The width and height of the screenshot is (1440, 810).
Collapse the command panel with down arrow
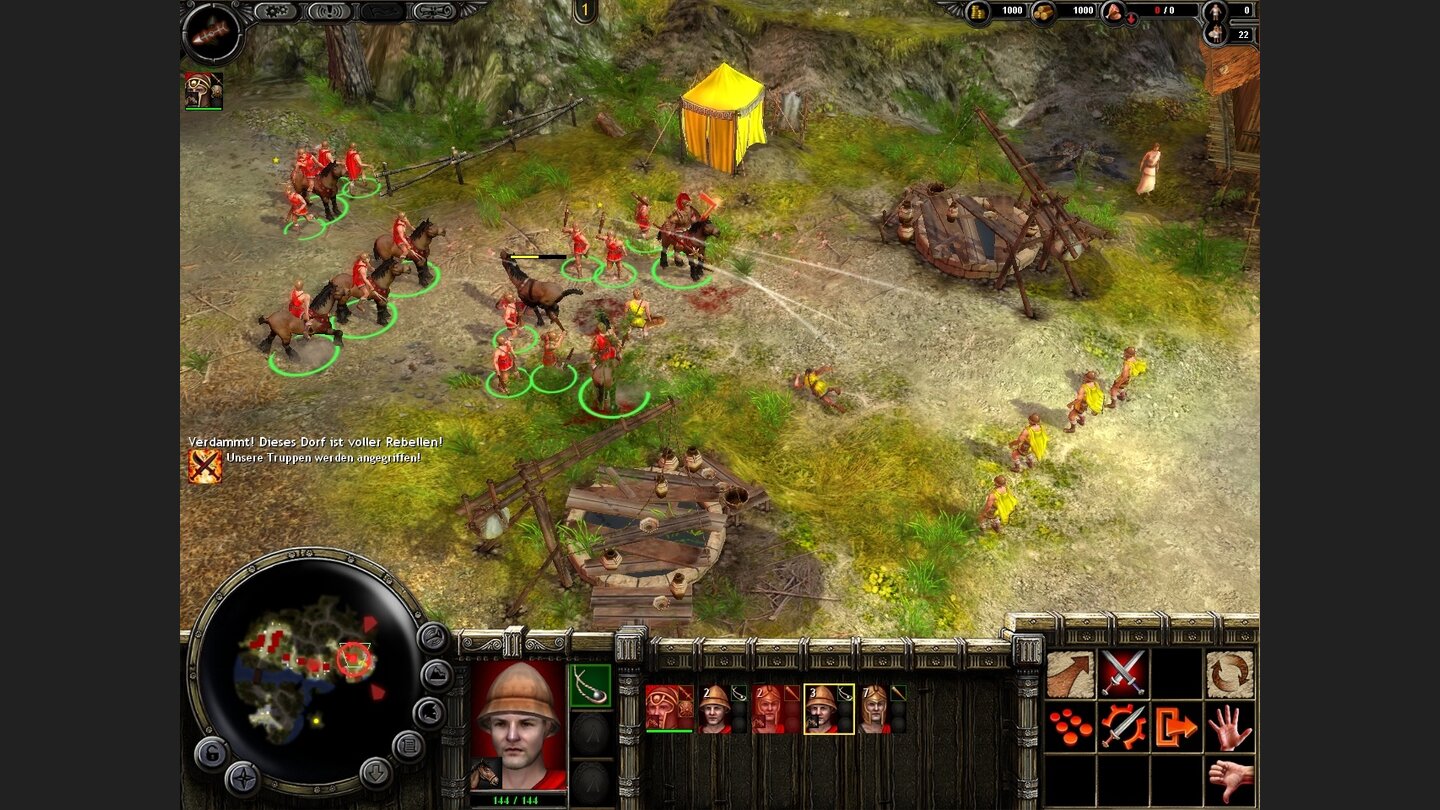377,773
